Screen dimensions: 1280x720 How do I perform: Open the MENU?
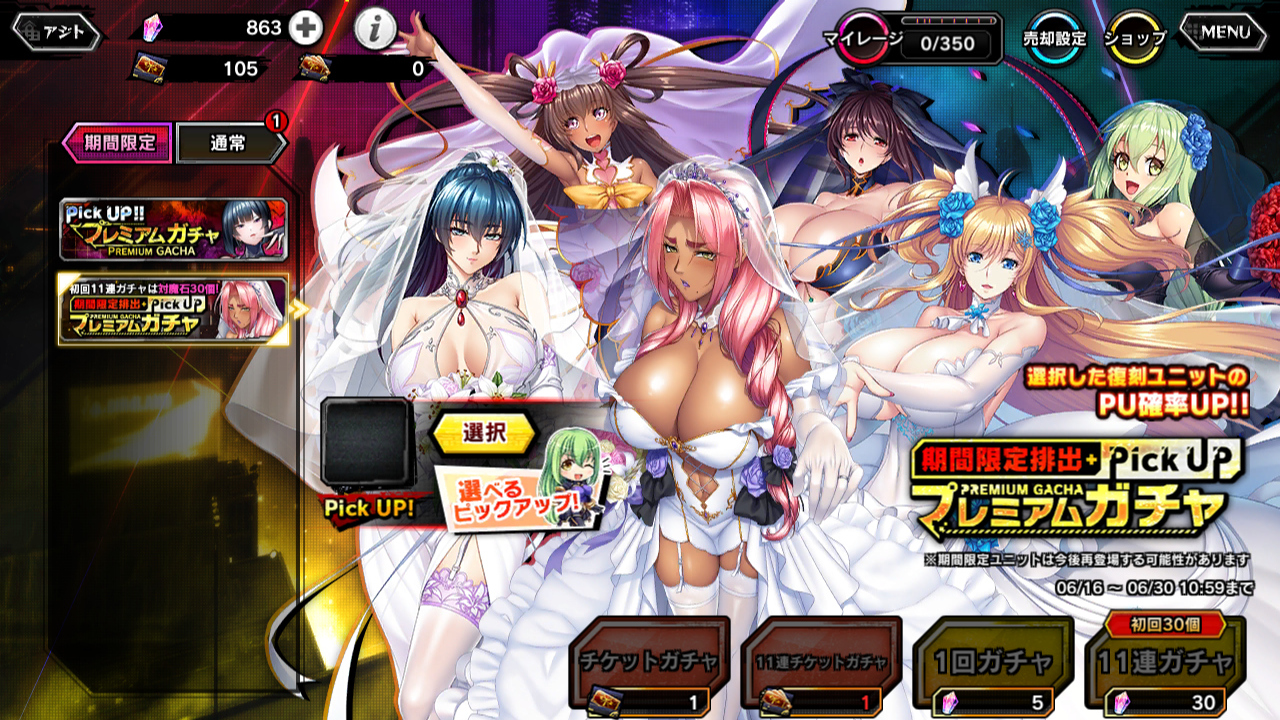(1225, 32)
